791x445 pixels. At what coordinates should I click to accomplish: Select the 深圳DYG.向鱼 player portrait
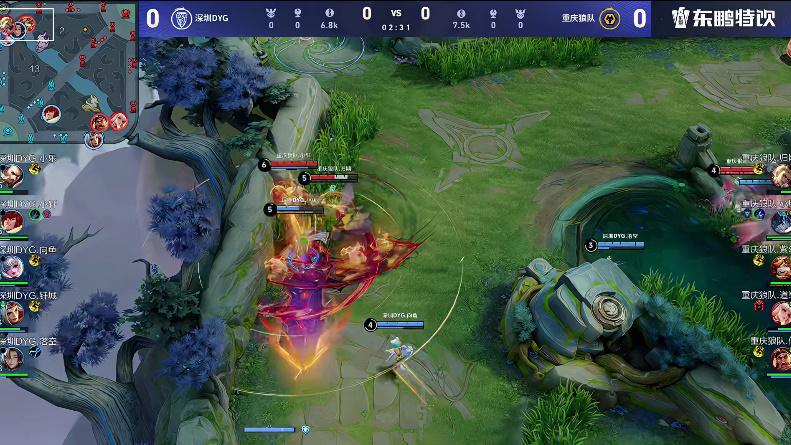(x=11, y=268)
